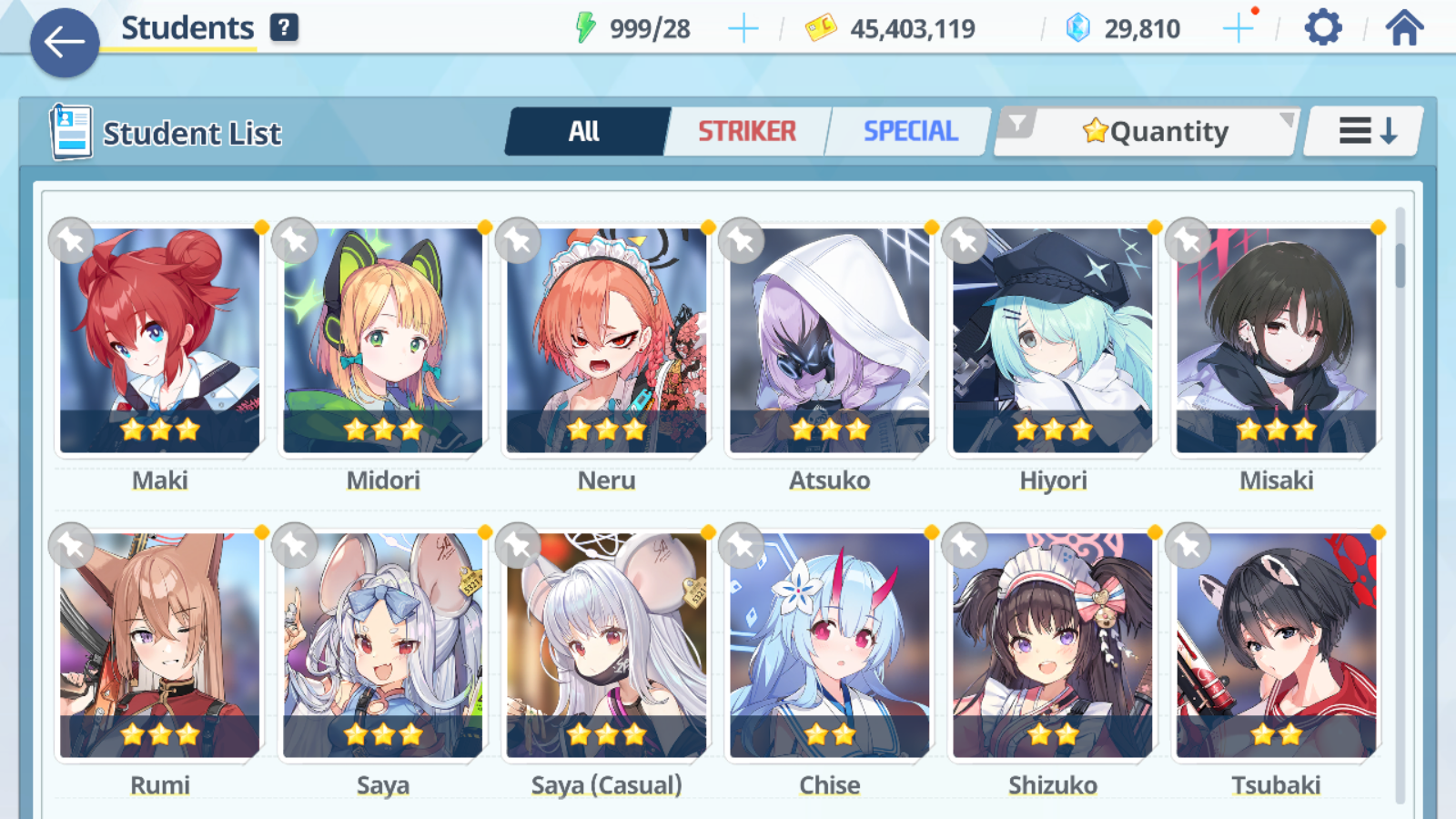Switch to the STRIKER tab
The image size is (1456, 819).
[x=747, y=131]
